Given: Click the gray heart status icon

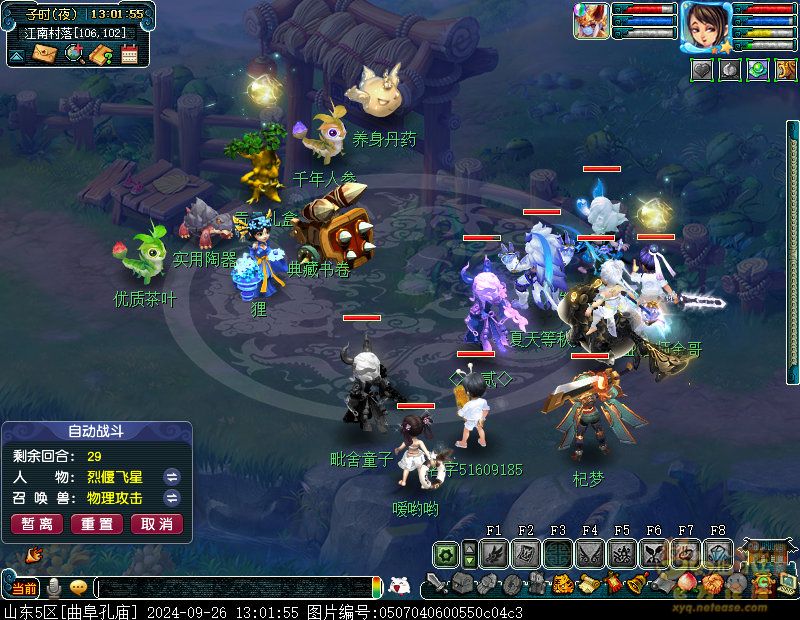Looking at the screenshot, I should (x=702, y=70).
